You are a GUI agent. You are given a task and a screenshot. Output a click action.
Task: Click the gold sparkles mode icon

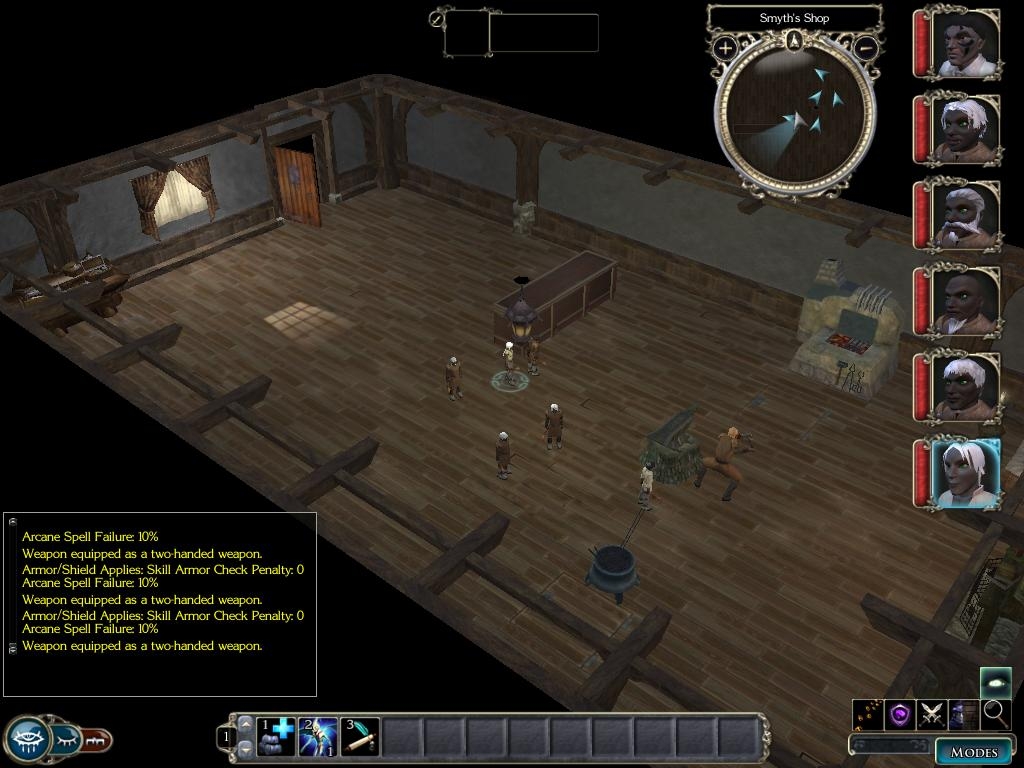pos(867,714)
